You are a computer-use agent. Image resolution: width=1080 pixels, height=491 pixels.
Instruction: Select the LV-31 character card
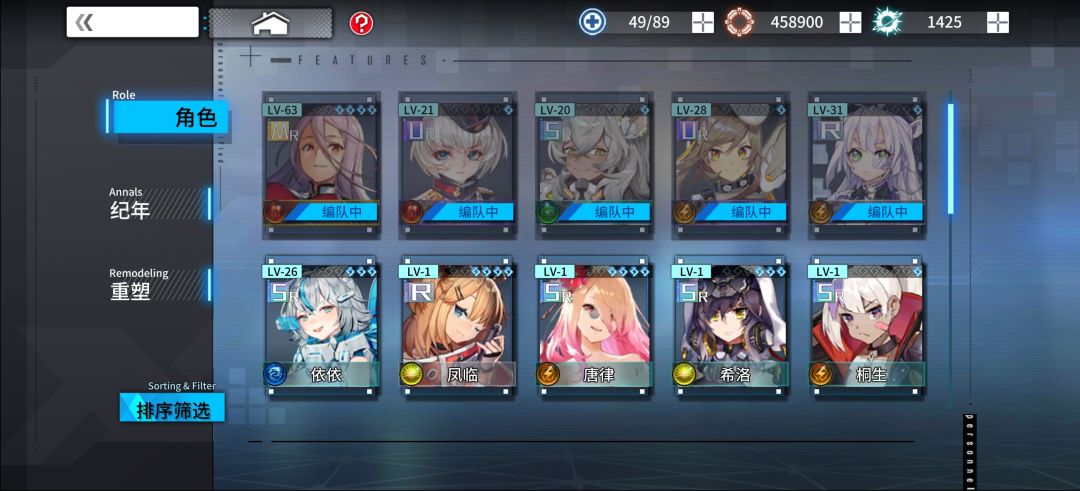(x=867, y=165)
